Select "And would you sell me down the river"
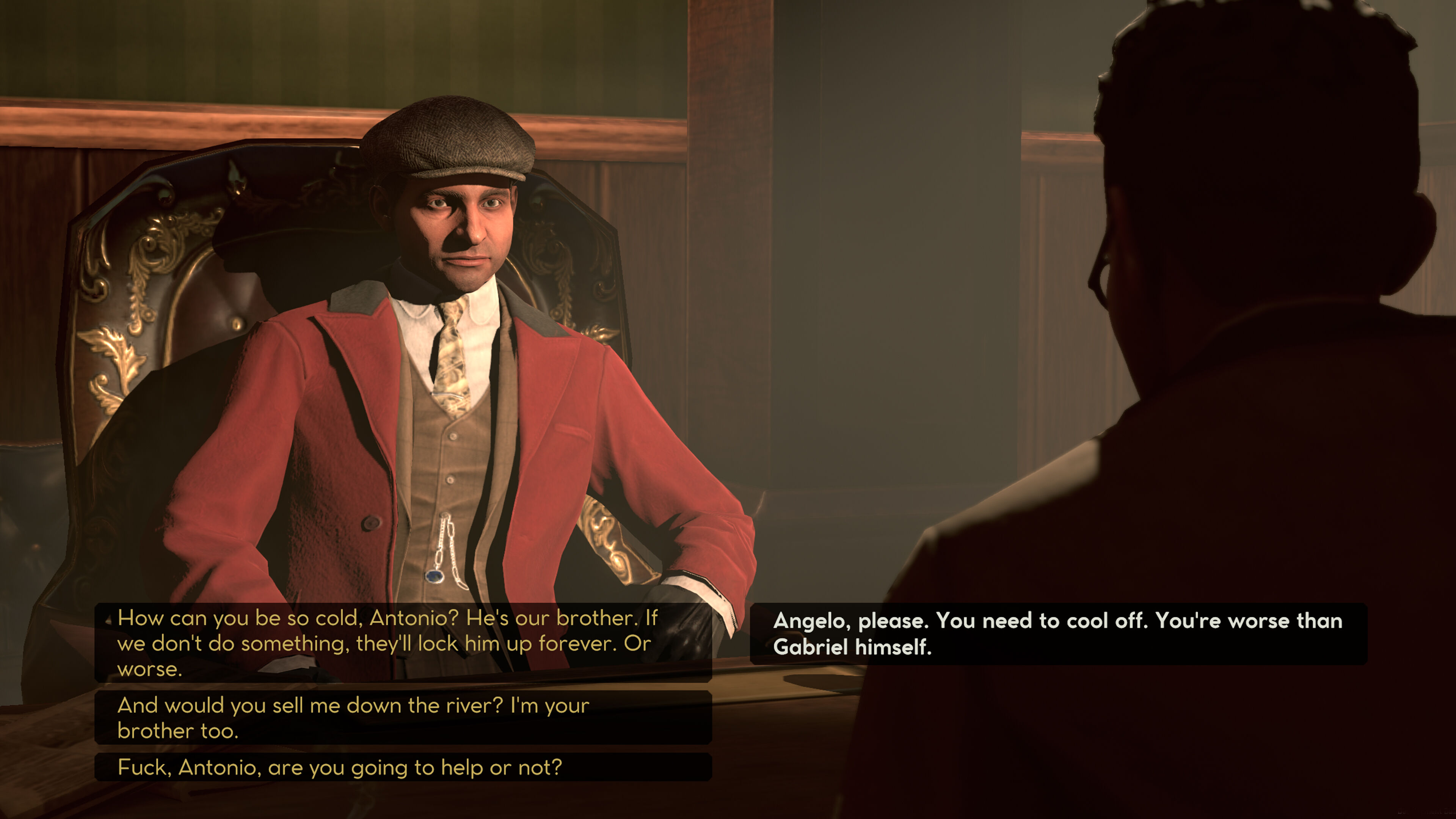Screen dimensions: 1456x819 [402, 718]
